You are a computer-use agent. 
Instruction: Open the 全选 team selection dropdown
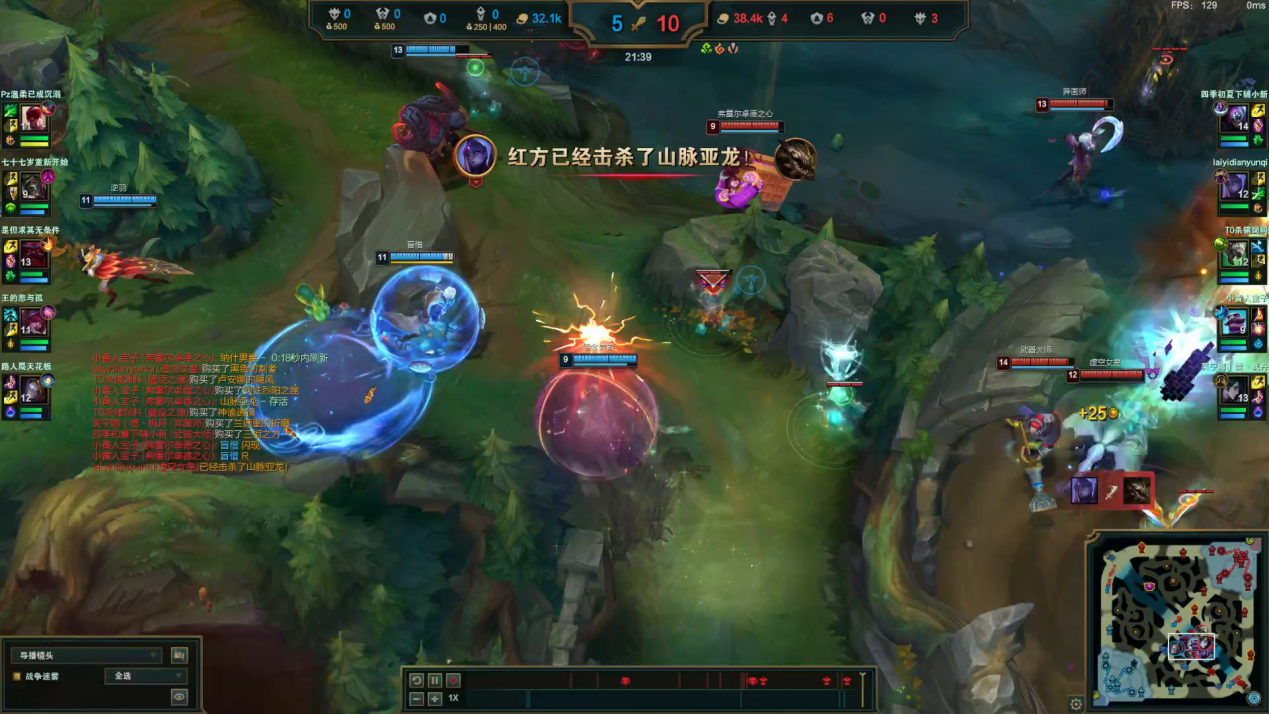tap(146, 676)
